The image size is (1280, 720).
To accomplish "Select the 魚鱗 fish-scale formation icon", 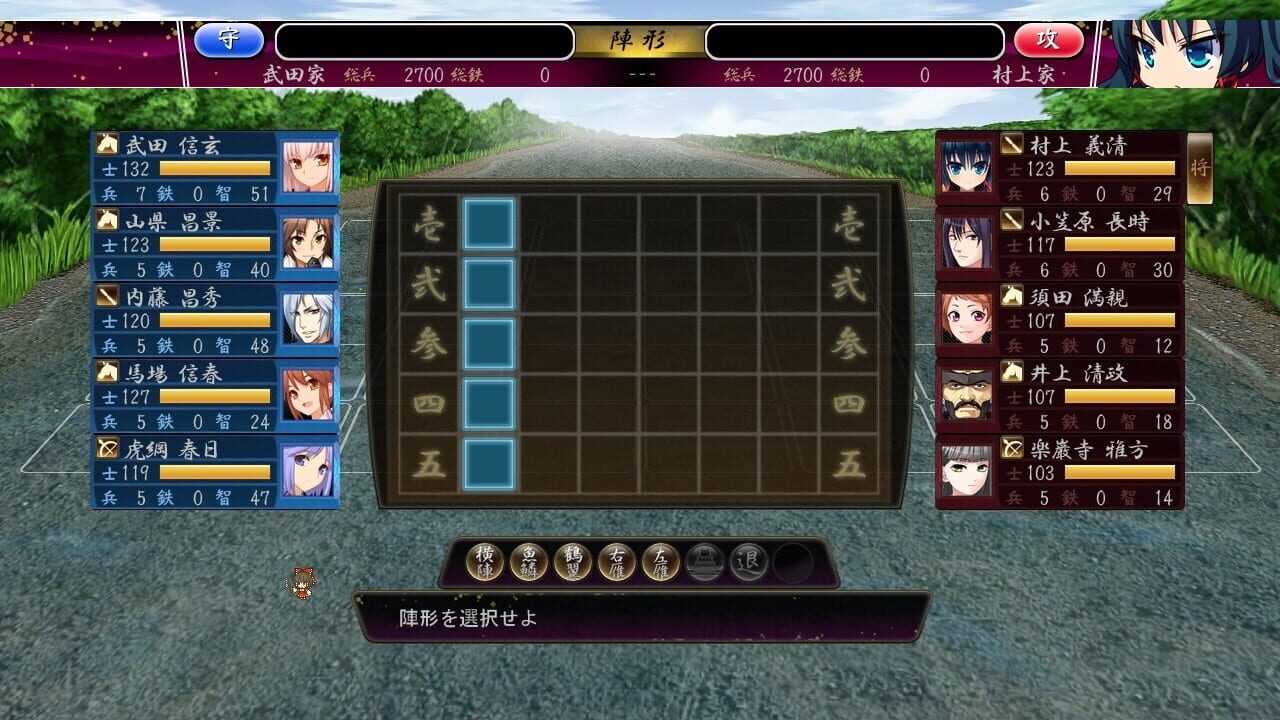I will pyautogui.click(x=527, y=562).
